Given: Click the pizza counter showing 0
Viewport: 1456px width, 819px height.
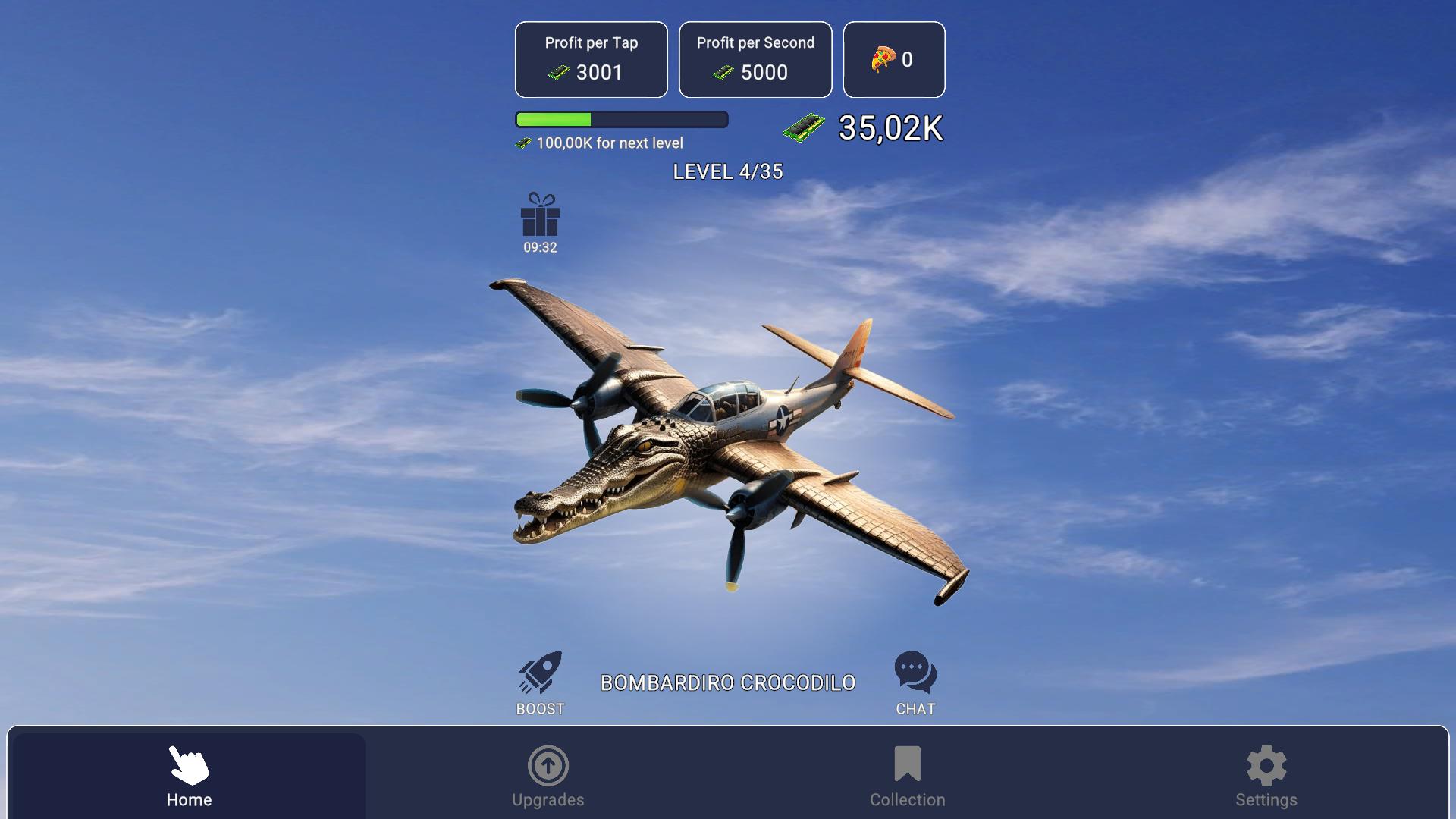Looking at the screenshot, I should (x=894, y=59).
